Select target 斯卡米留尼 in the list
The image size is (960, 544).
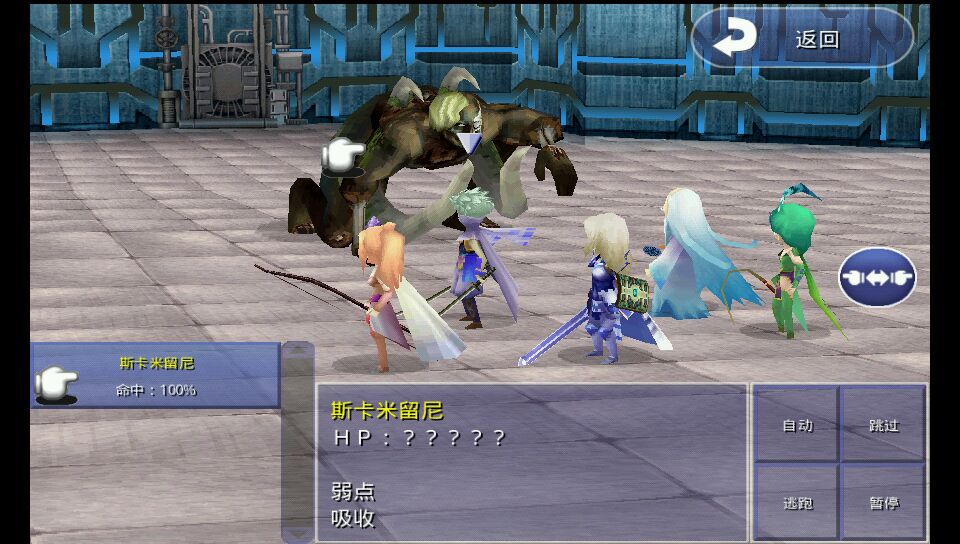click(156, 376)
